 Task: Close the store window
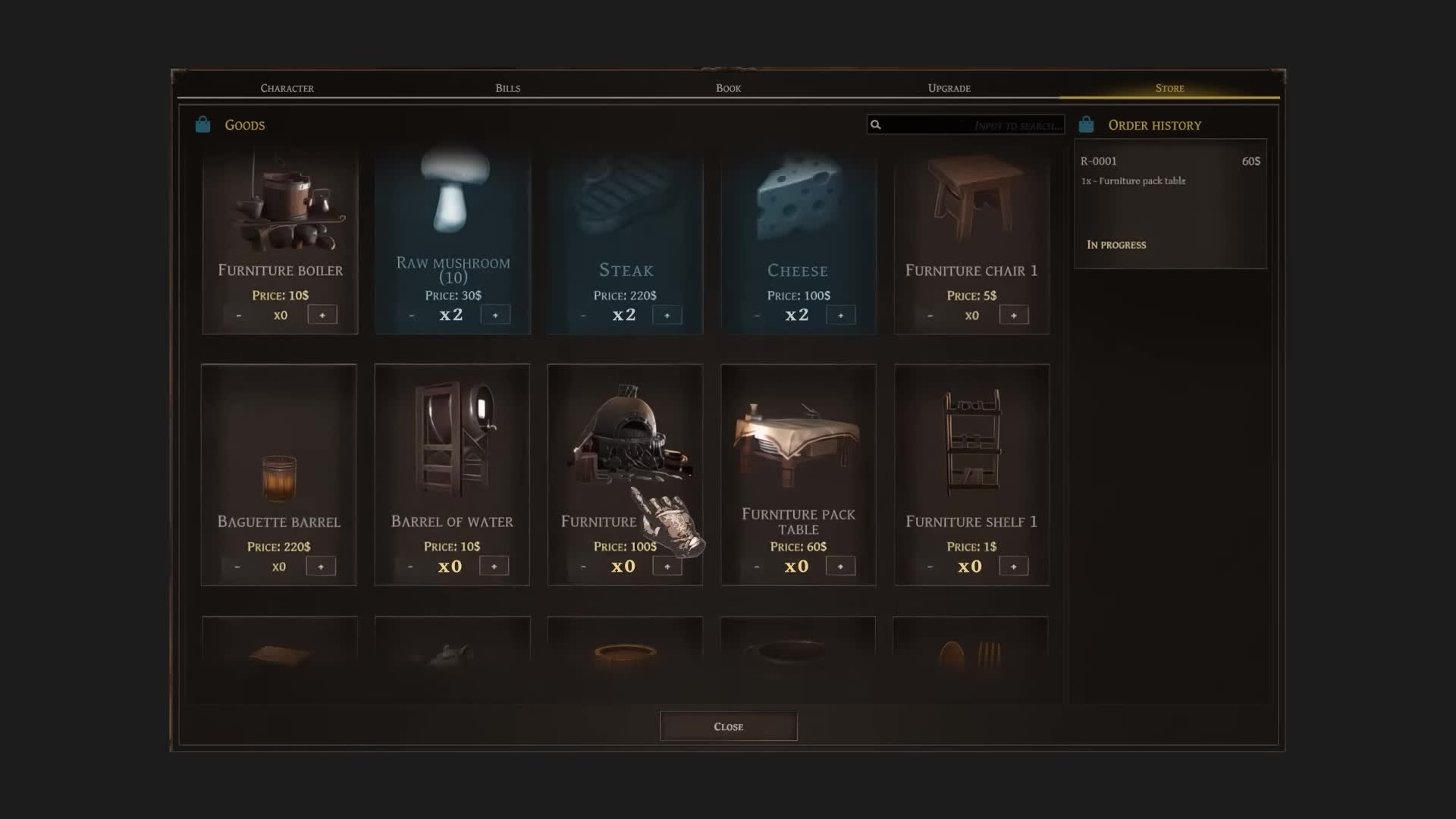(x=728, y=726)
